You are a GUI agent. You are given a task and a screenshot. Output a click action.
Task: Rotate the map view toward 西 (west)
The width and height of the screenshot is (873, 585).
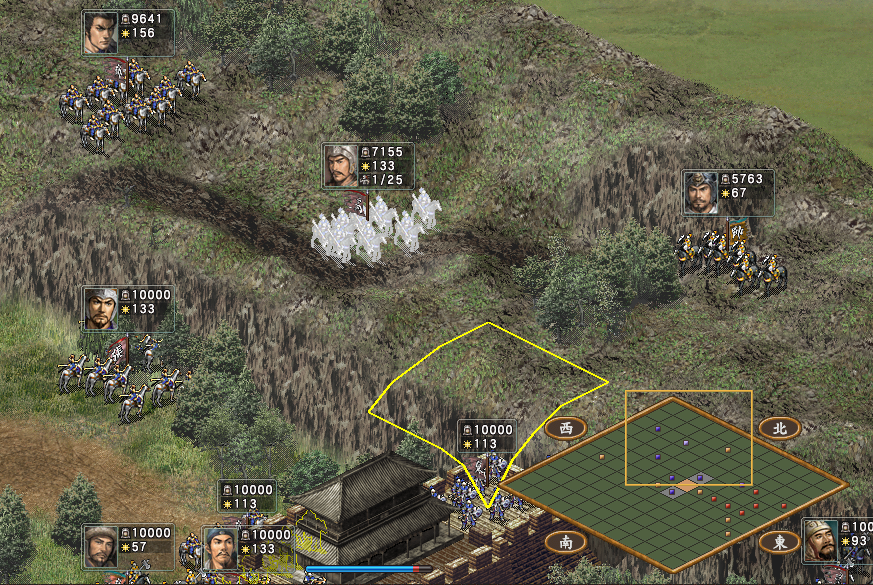[x=566, y=428]
